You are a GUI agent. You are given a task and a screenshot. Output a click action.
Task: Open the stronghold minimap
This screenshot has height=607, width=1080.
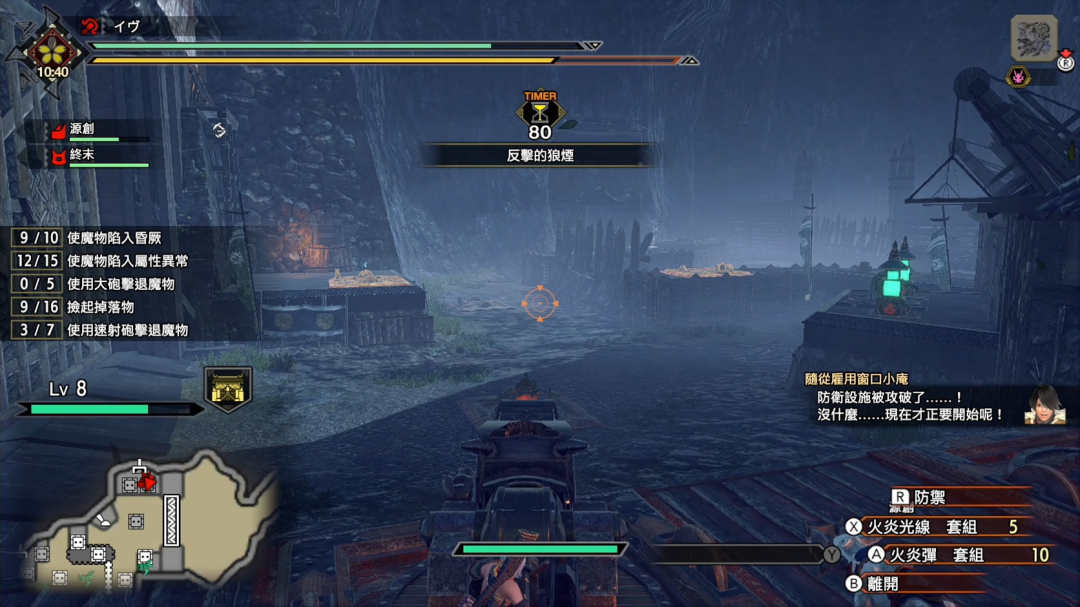tap(150, 522)
